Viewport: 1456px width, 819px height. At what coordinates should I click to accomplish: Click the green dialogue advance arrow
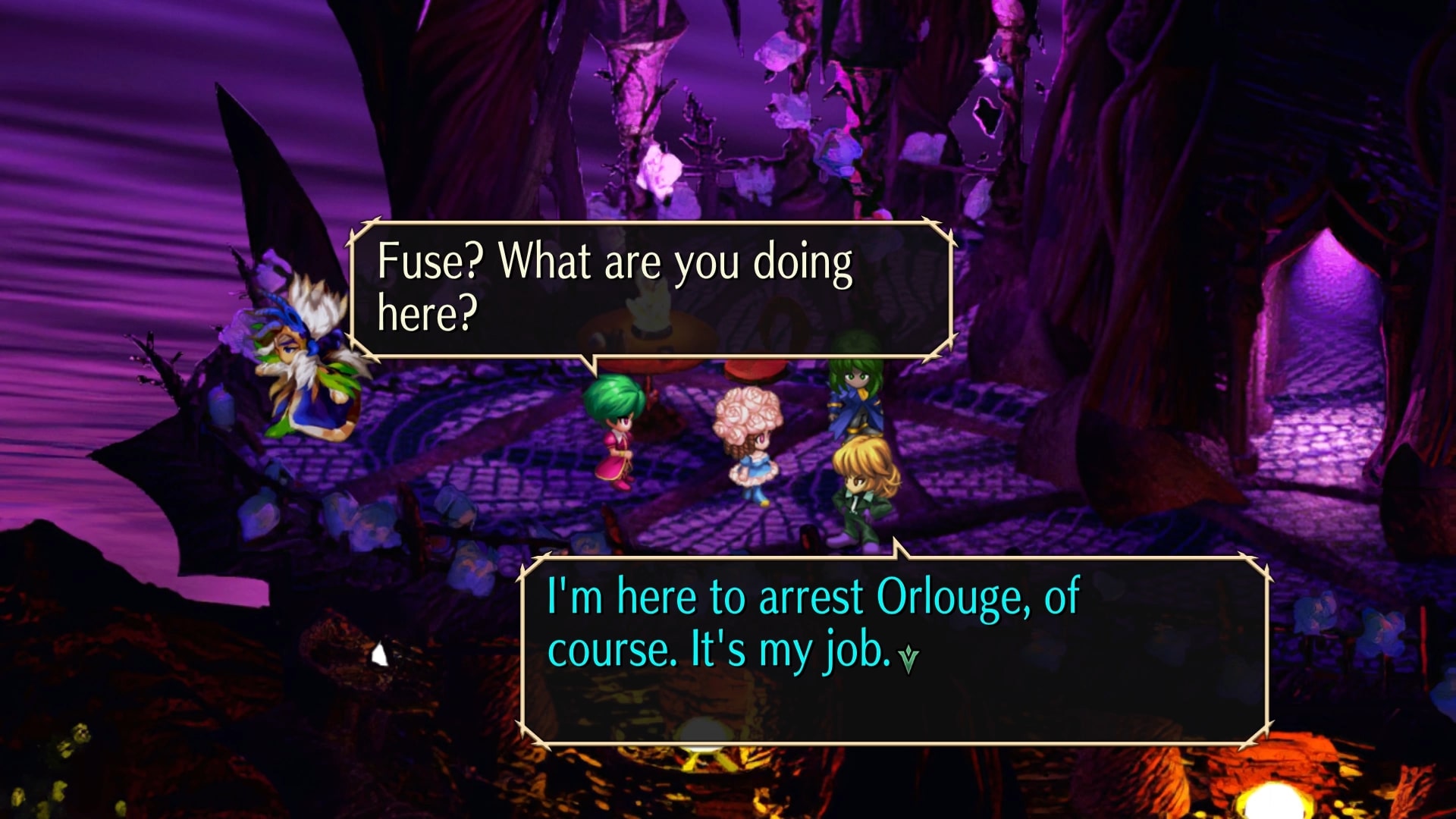(908, 659)
